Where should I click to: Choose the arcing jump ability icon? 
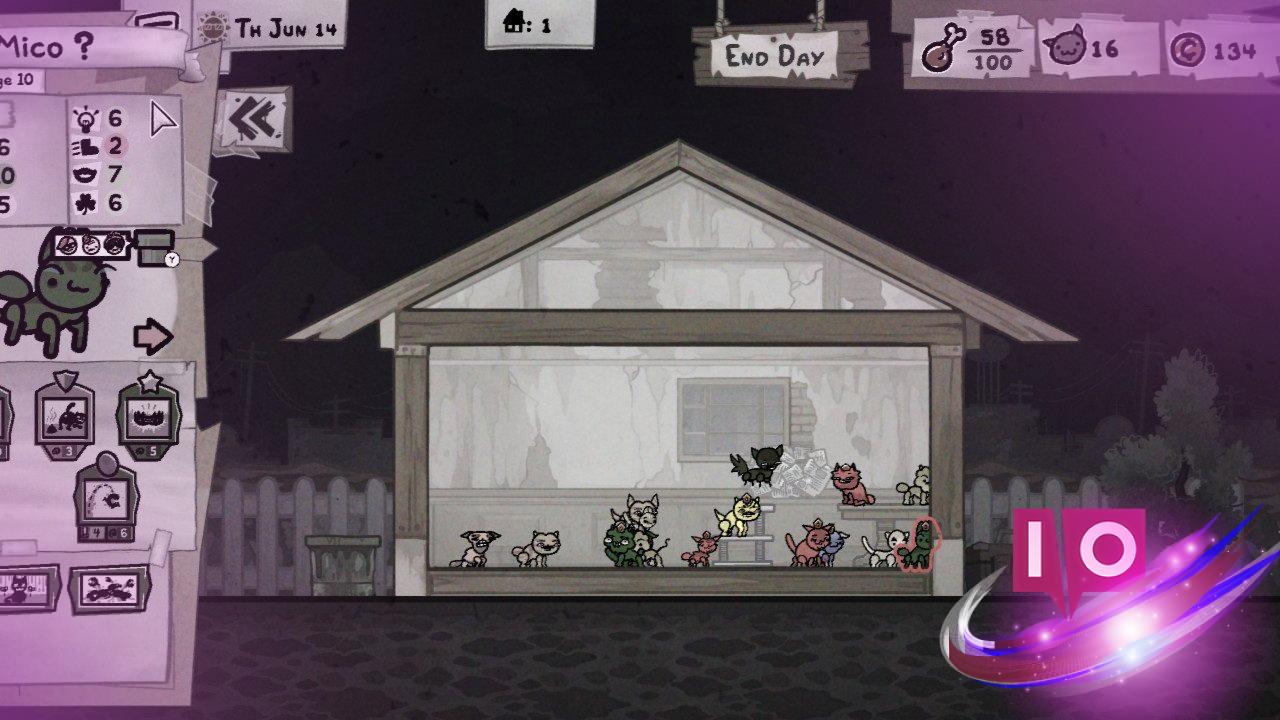point(108,497)
